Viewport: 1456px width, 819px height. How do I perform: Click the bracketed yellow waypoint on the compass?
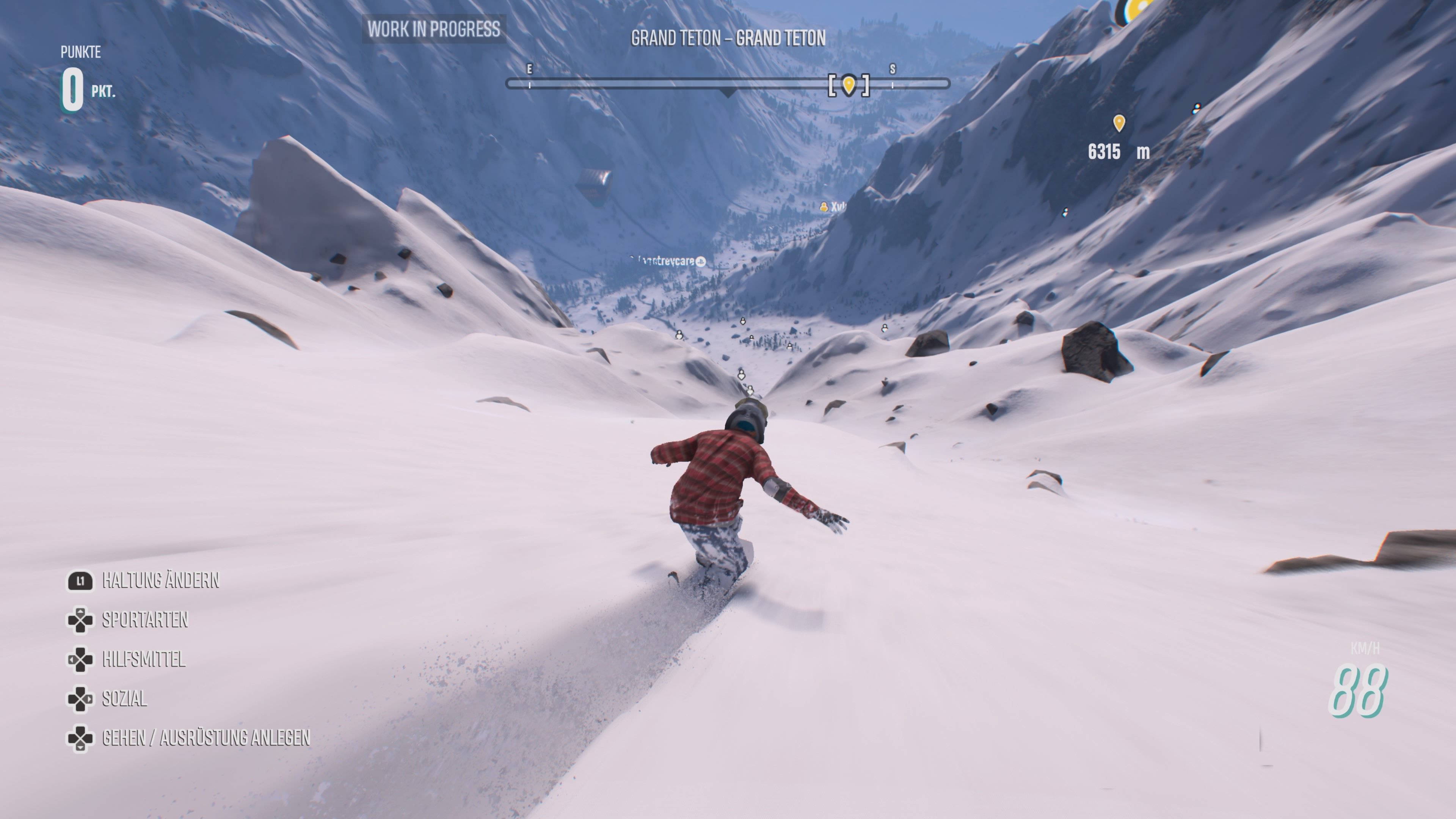pos(849,85)
